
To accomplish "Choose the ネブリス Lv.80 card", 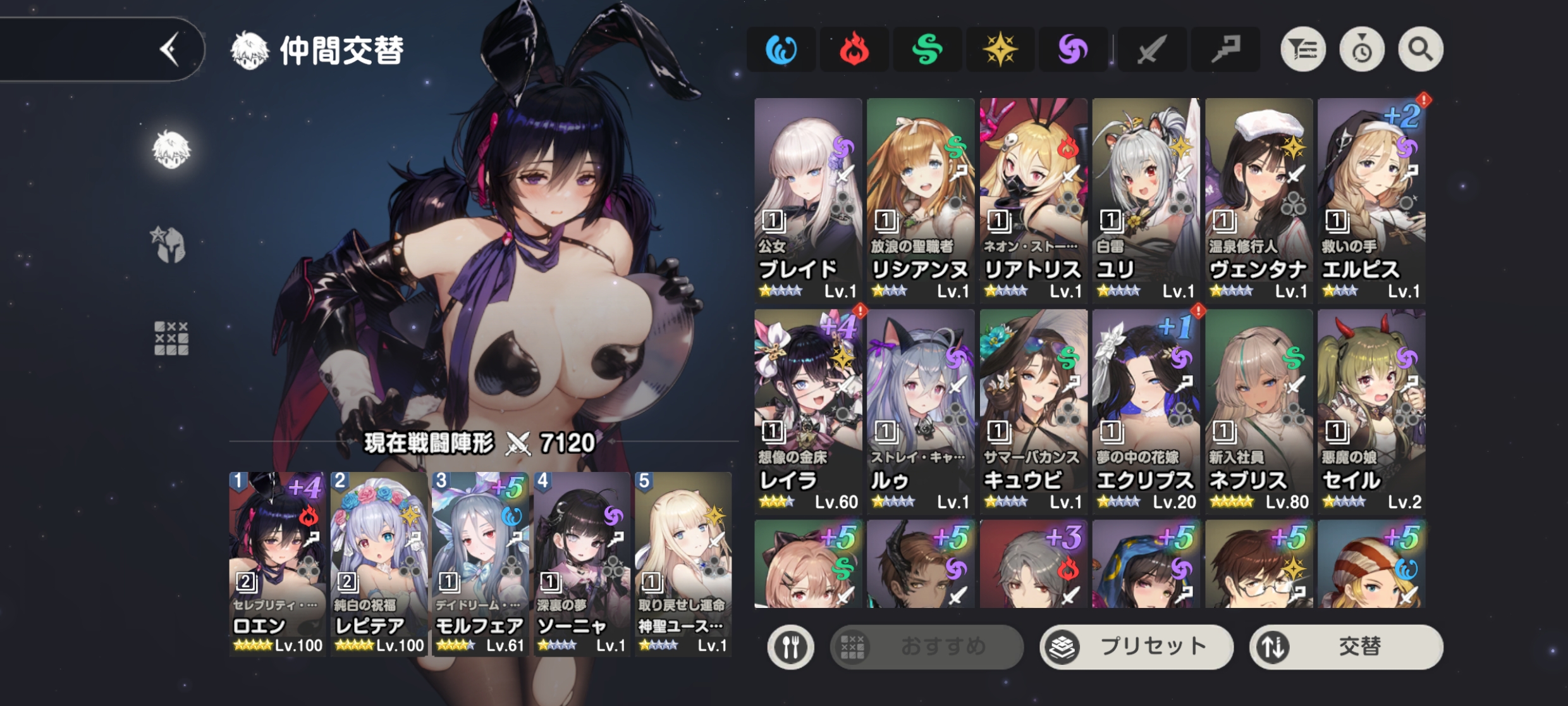I will [1259, 410].
